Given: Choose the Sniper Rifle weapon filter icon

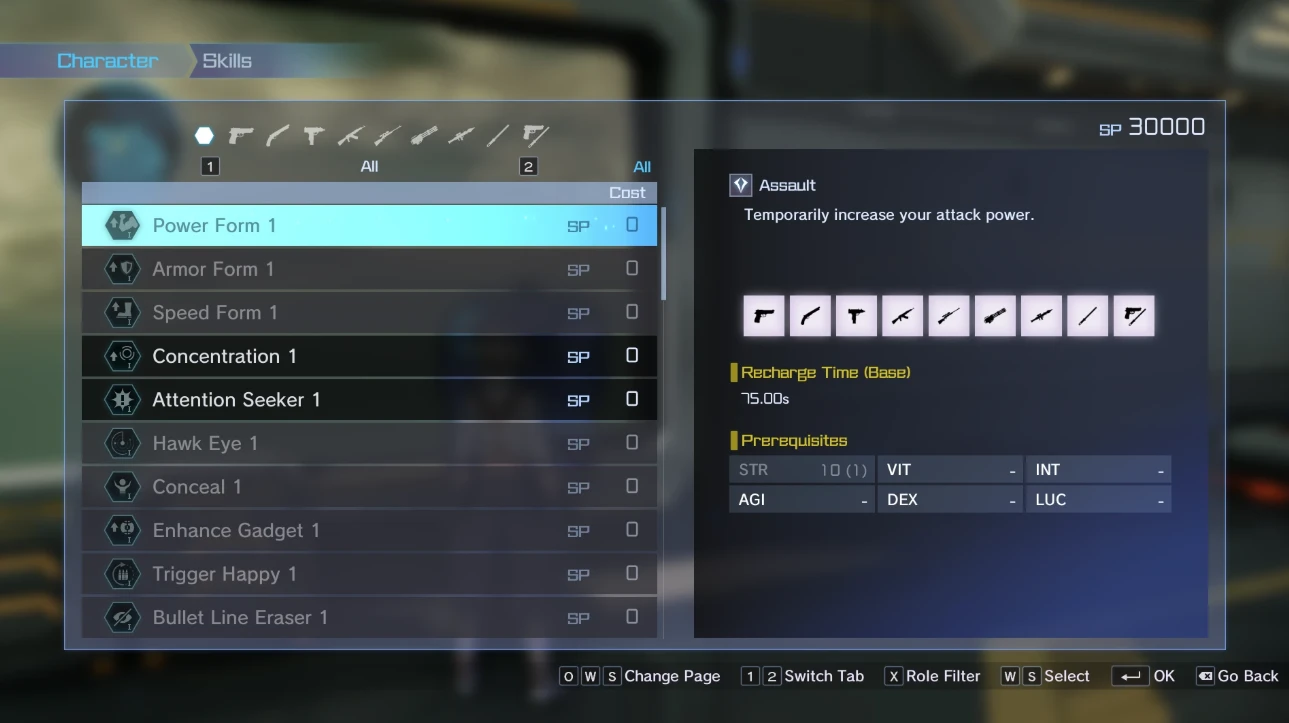Looking at the screenshot, I should 386,135.
